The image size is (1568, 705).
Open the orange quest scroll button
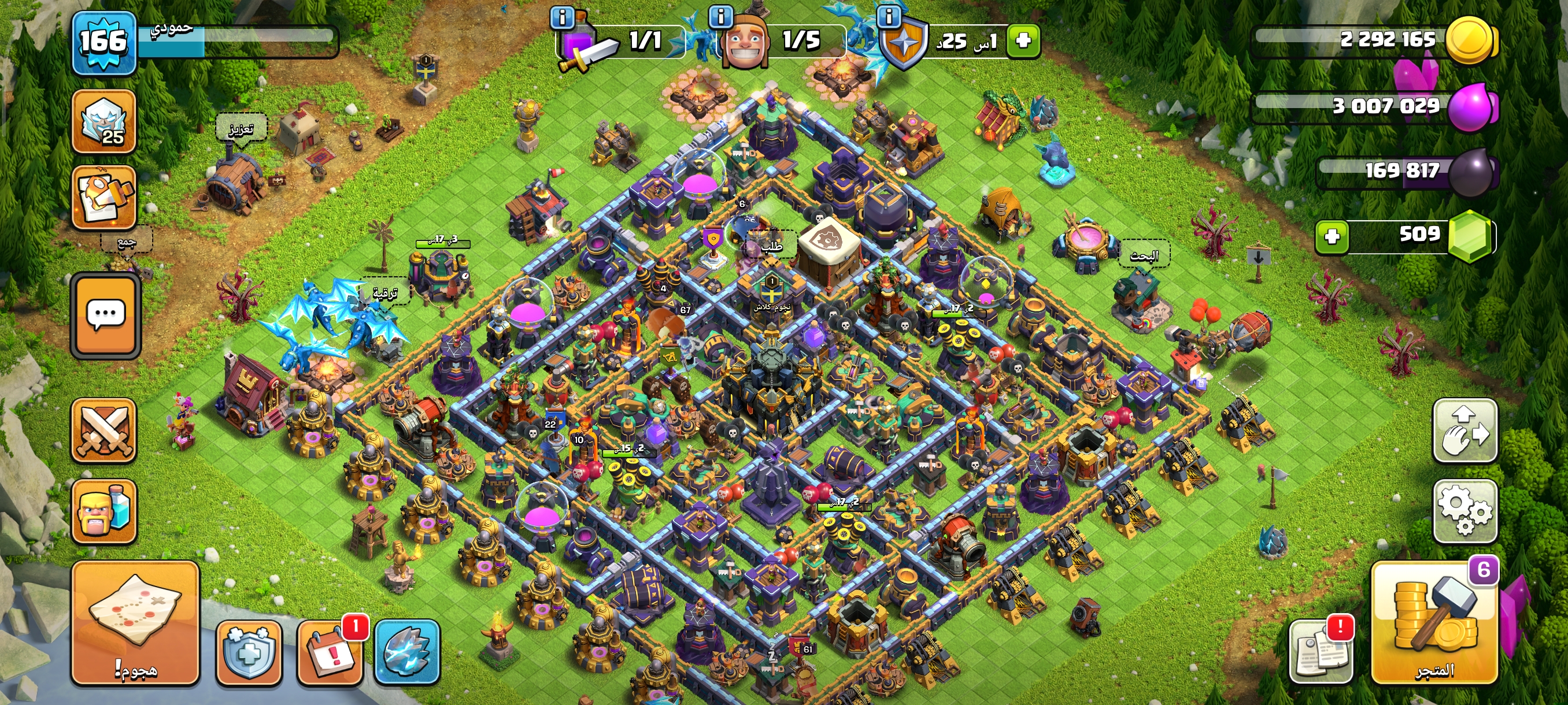[104, 197]
